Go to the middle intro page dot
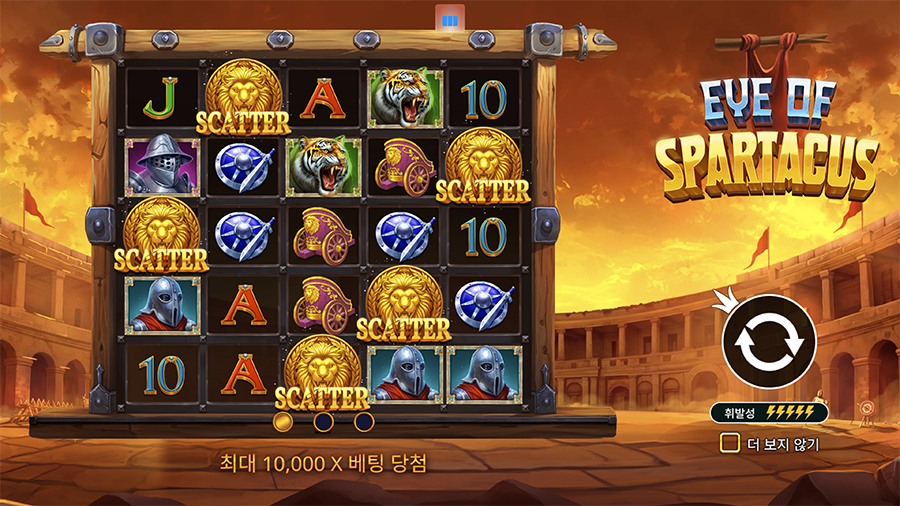900x506 pixels. pyautogui.click(x=324, y=422)
